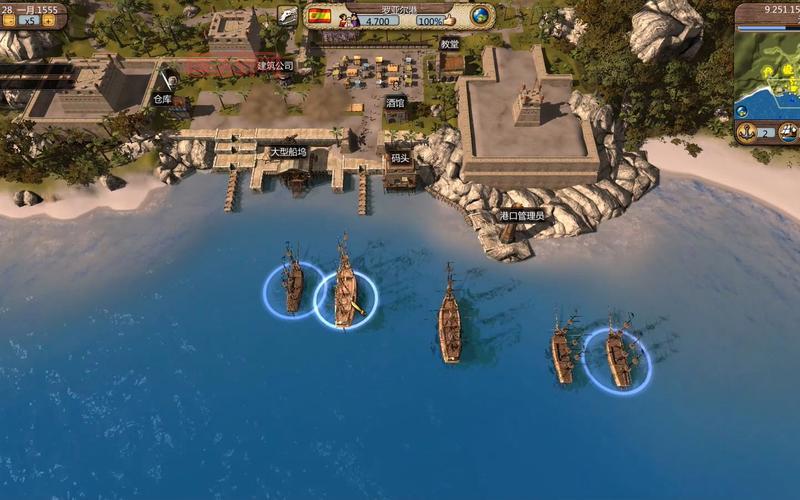Open the 建筑公司 building label
Viewport: 800px width, 500px height.
275,66
